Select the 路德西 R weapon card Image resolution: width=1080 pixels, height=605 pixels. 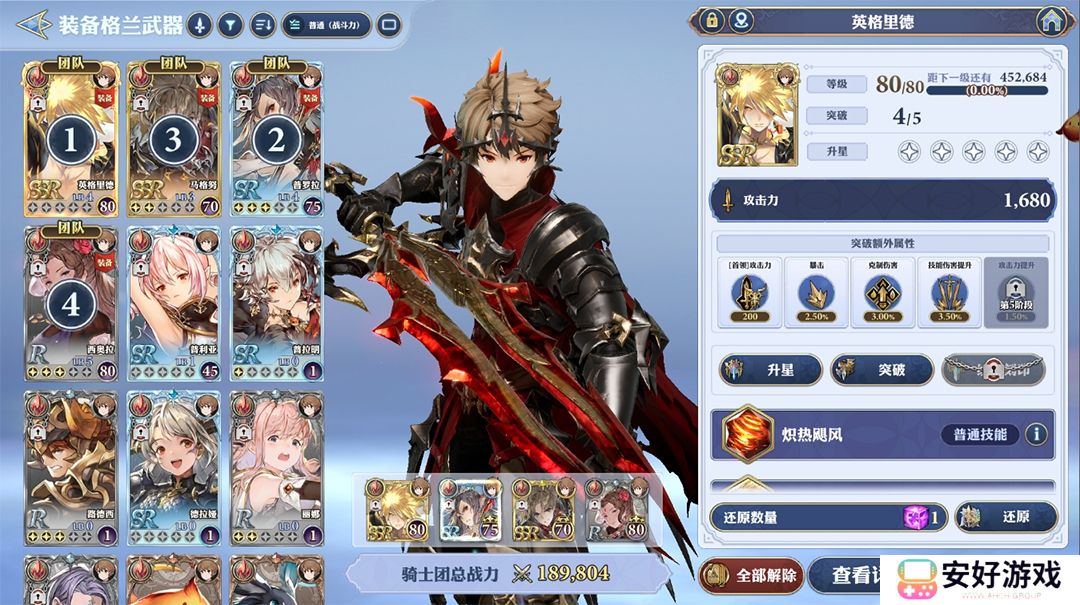click(71, 468)
